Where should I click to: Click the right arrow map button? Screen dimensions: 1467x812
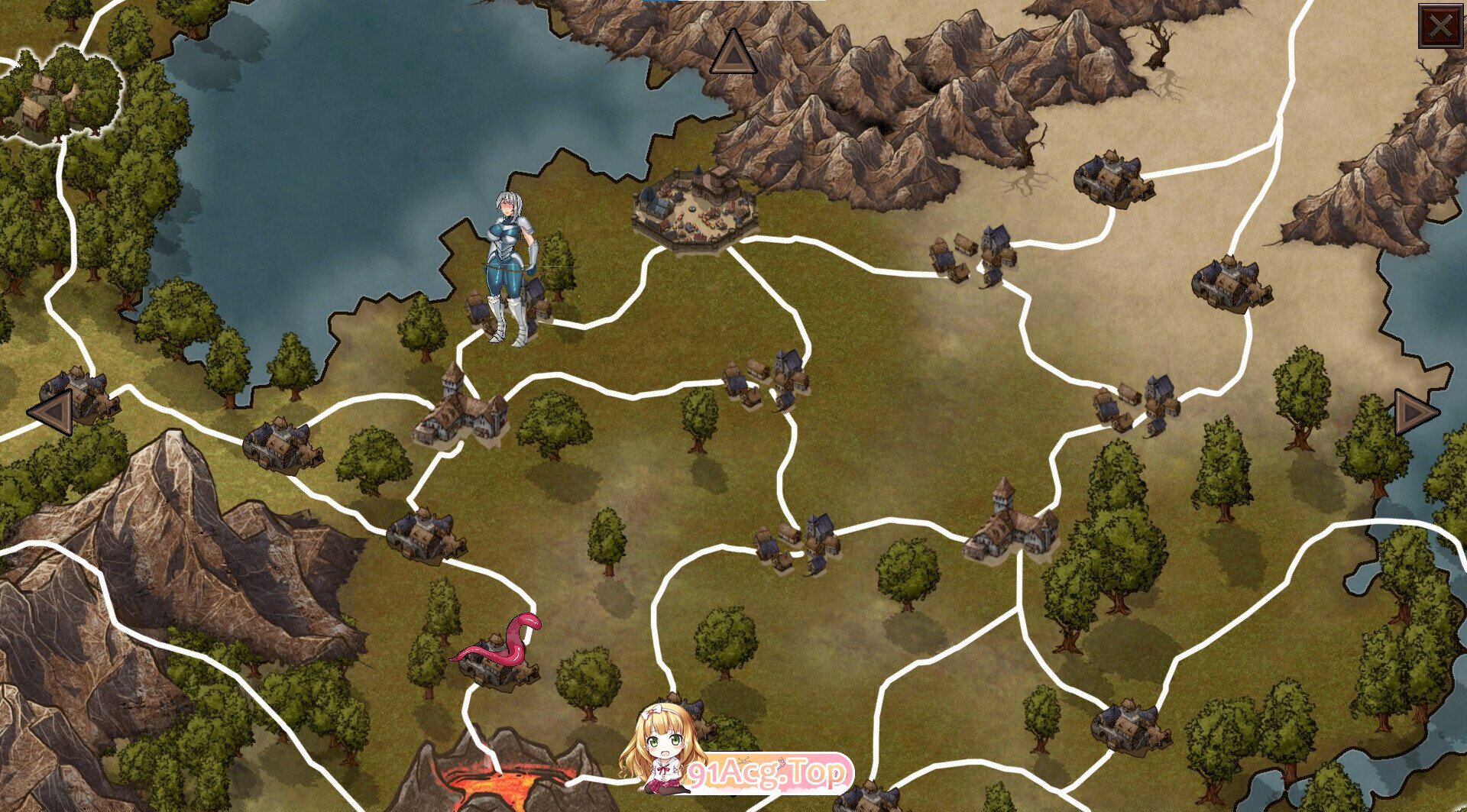tap(1415, 412)
